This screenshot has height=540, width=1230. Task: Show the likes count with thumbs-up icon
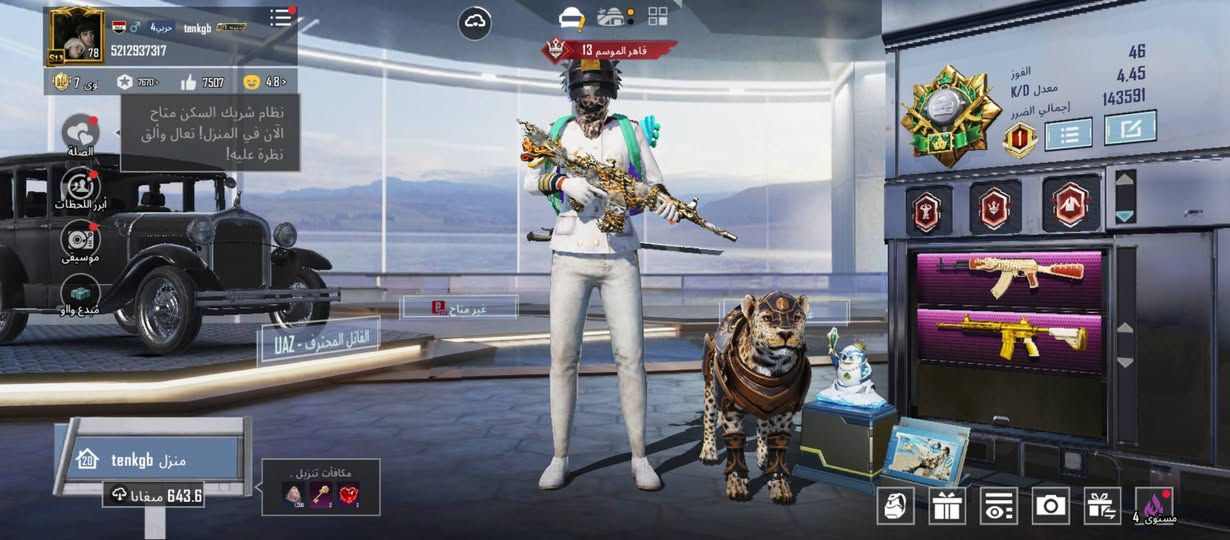point(205,82)
